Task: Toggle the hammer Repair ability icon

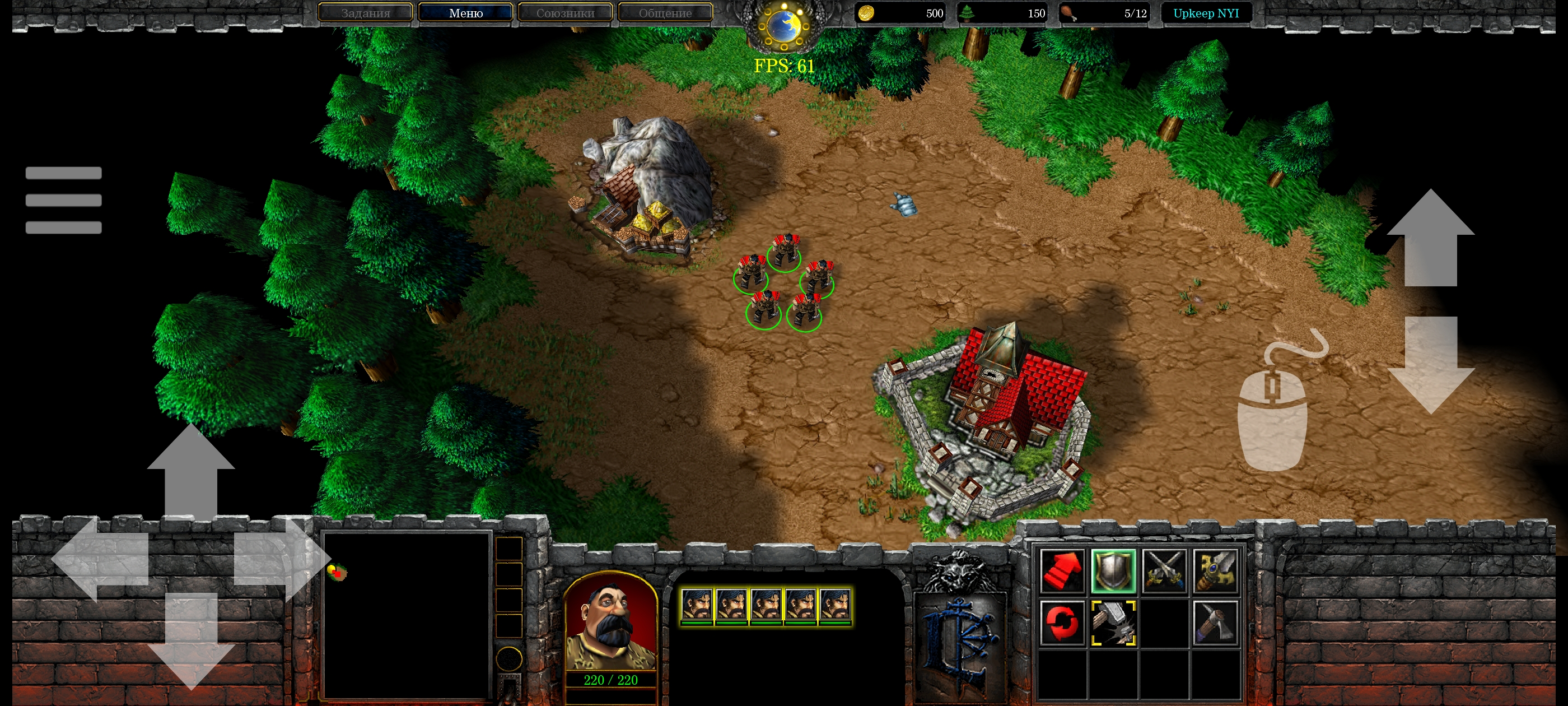Action: (x=1113, y=623)
